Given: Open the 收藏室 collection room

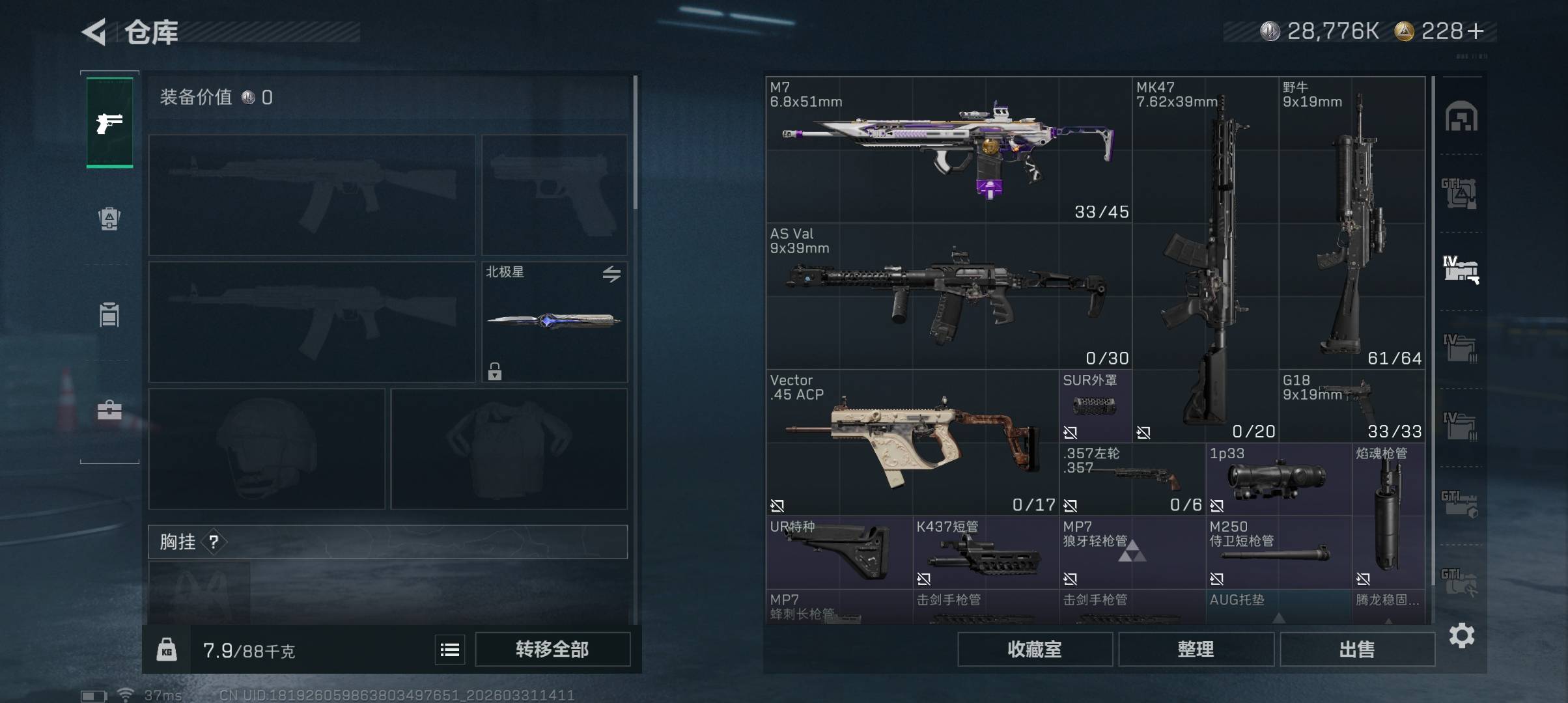Looking at the screenshot, I should (1034, 649).
